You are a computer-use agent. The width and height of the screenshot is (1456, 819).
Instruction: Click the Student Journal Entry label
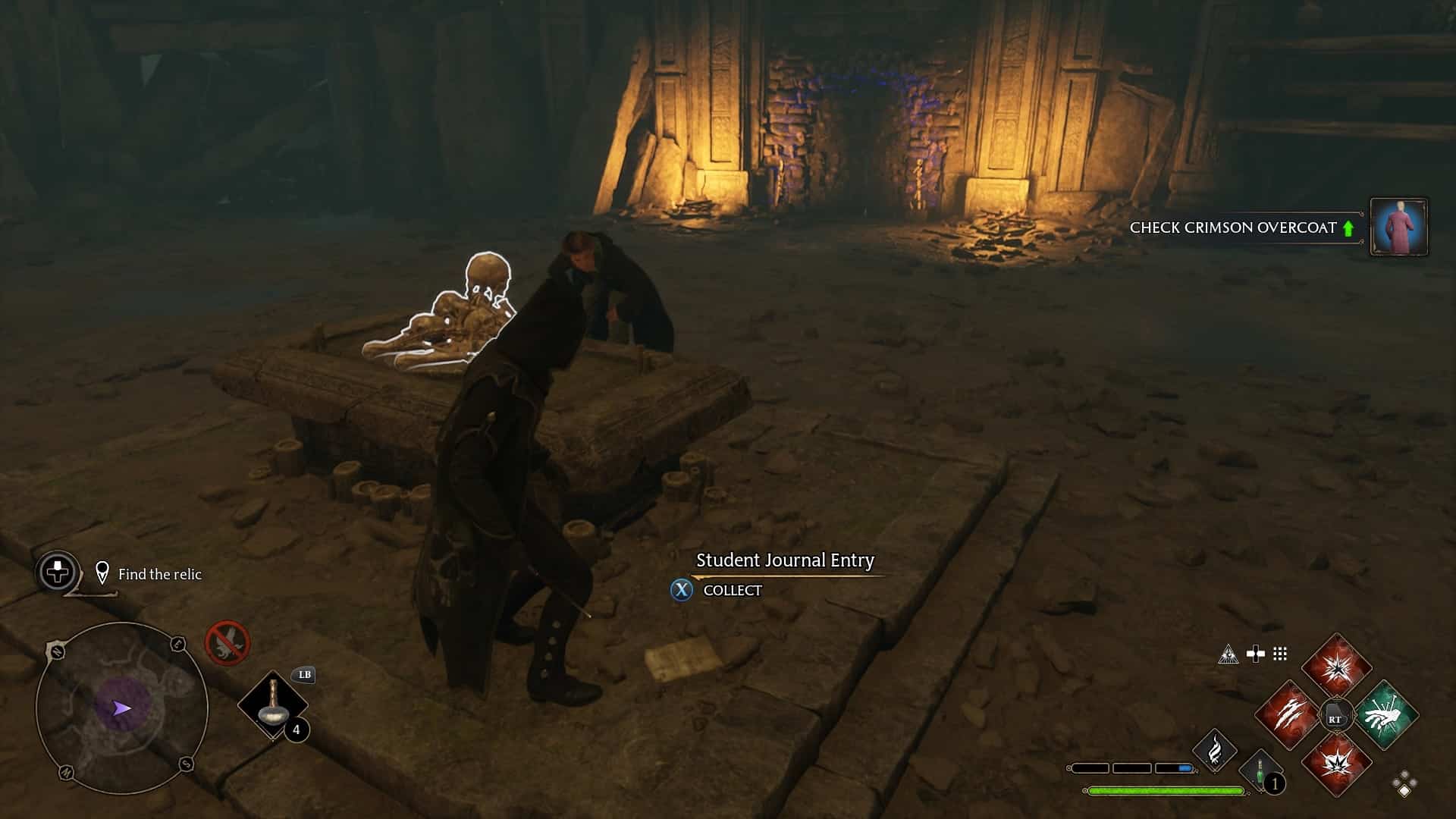pyautogui.click(x=785, y=561)
